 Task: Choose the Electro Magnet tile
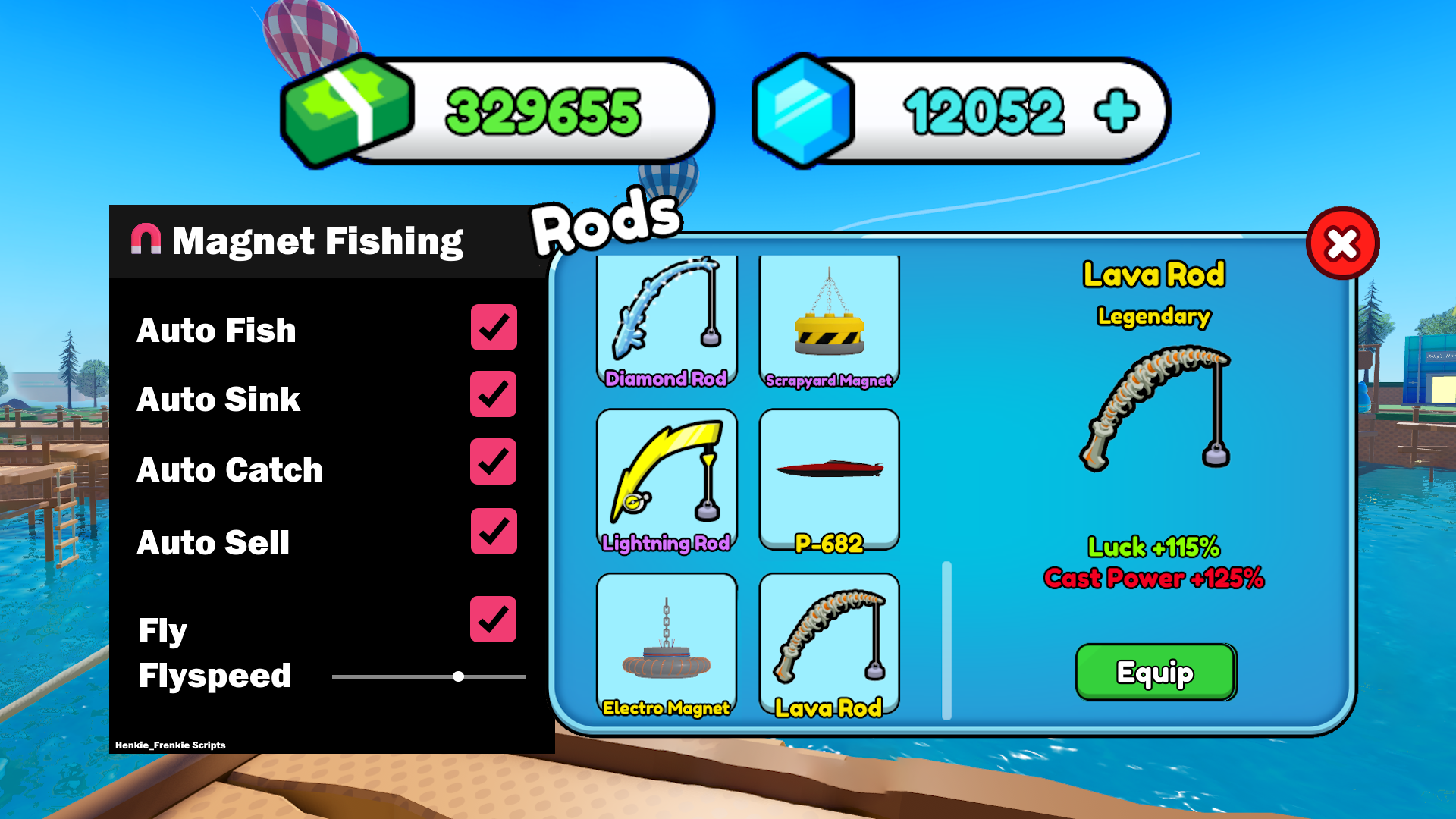click(667, 645)
